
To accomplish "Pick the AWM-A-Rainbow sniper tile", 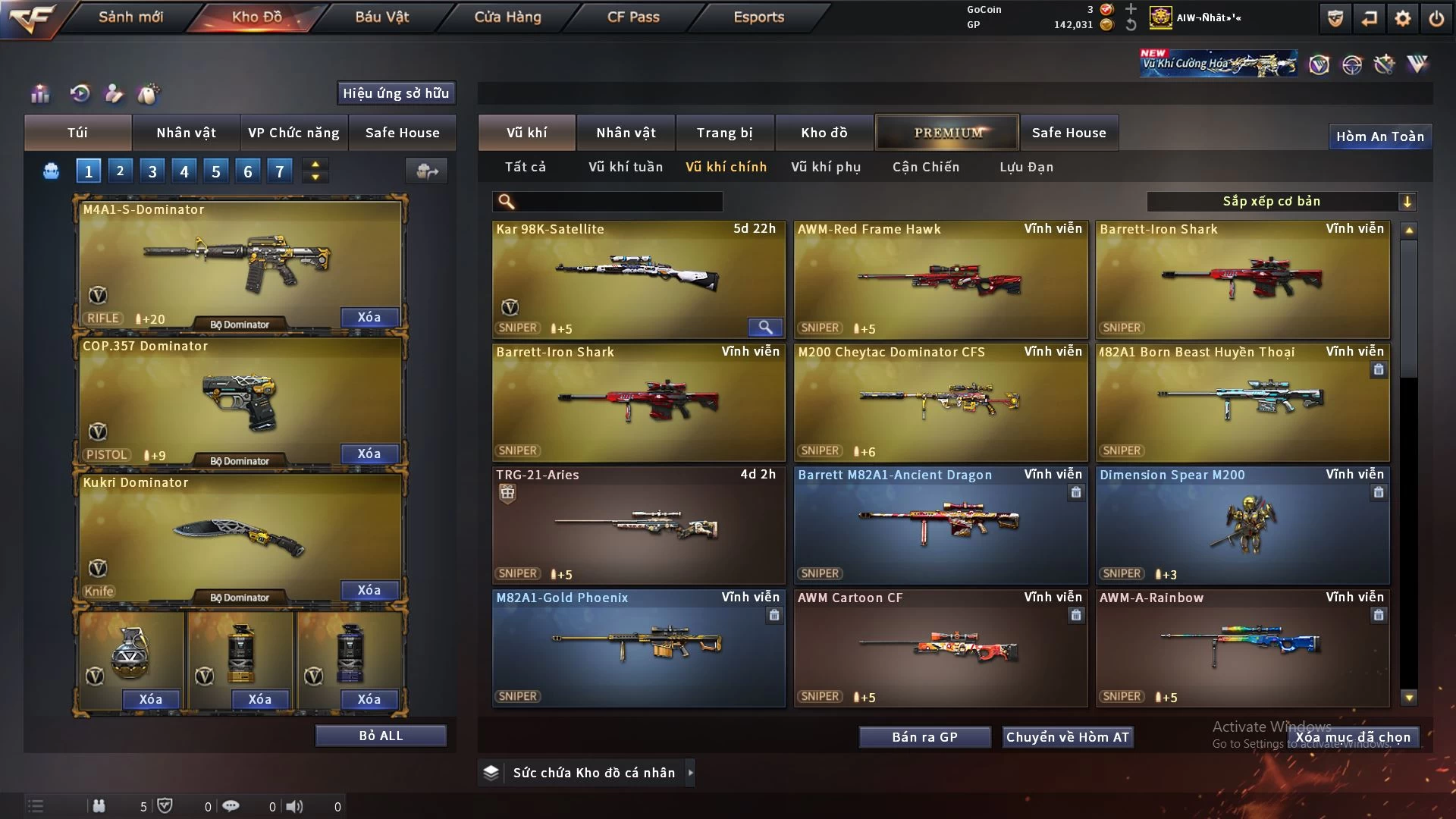I will [x=1242, y=648].
